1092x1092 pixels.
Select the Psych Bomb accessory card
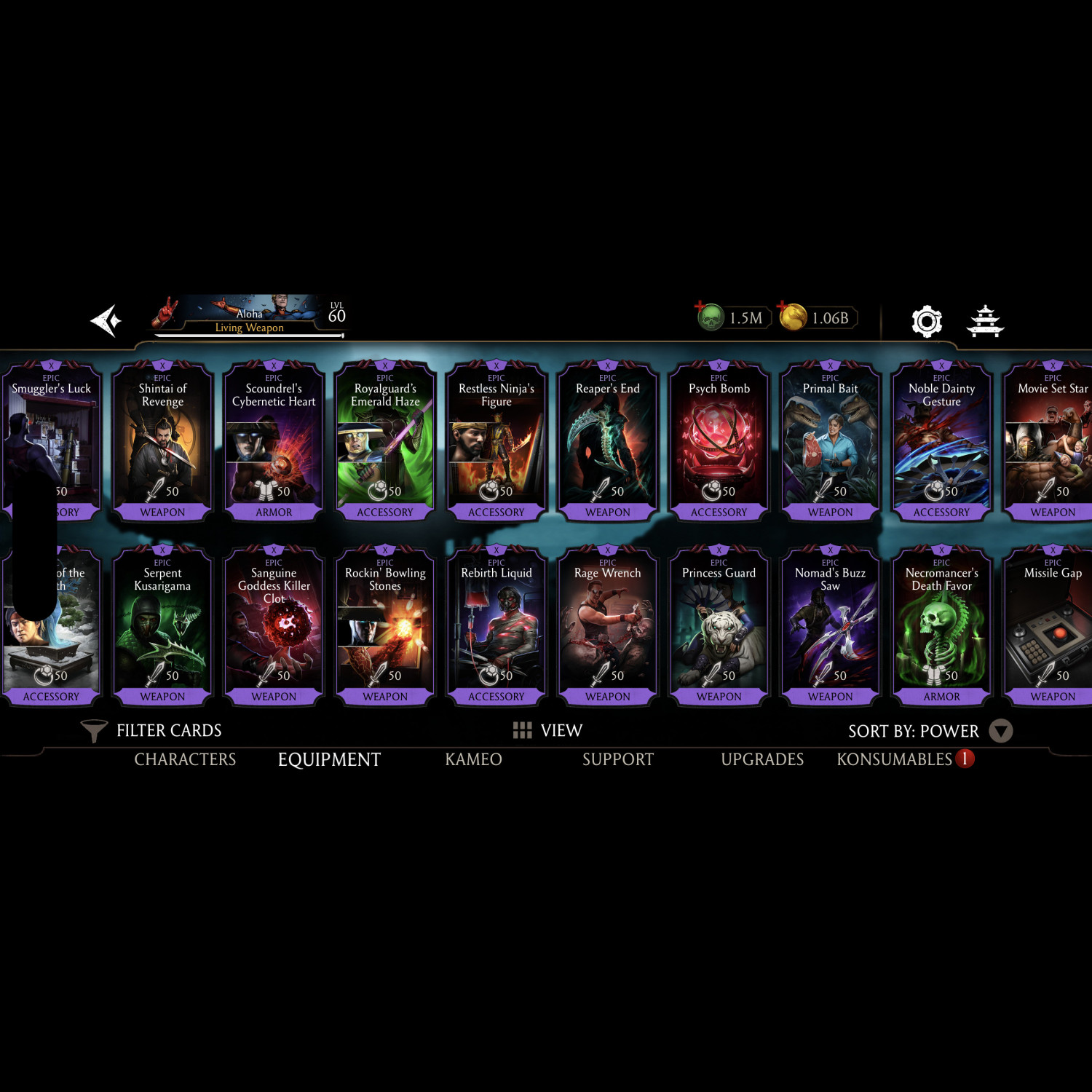click(719, 440)
